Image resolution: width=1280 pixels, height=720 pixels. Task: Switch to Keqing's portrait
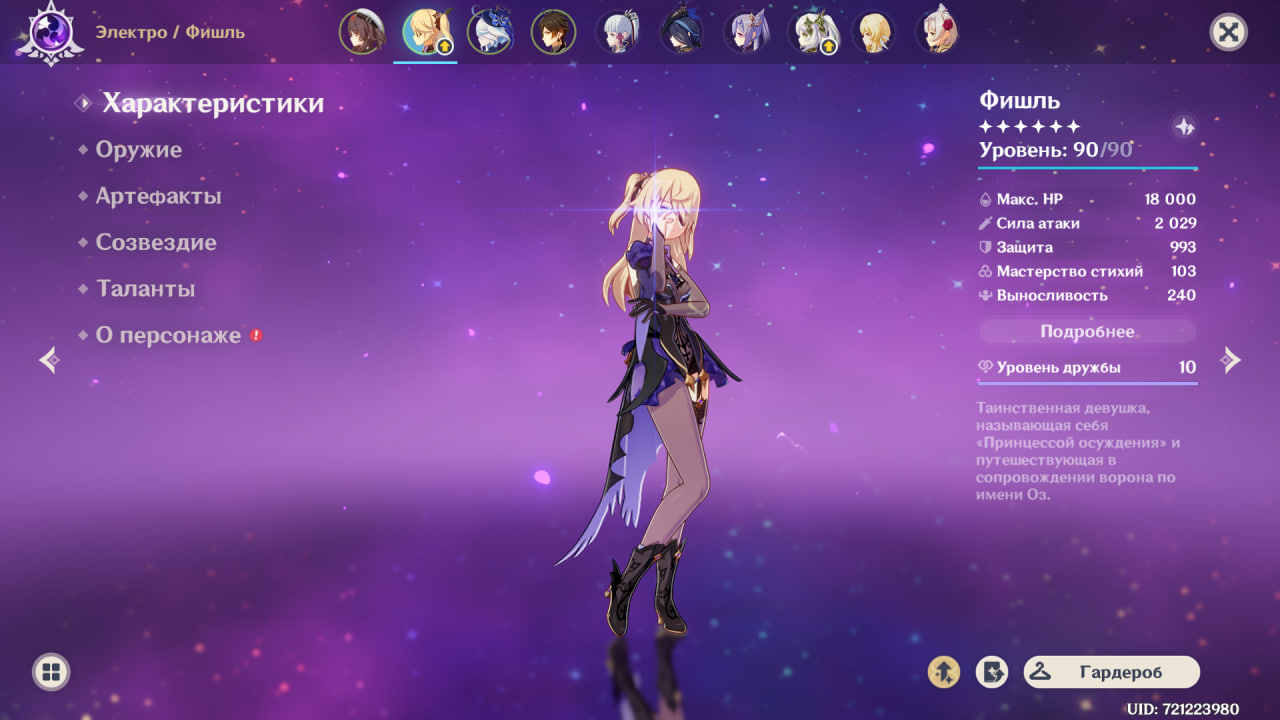pyautogui.click(x=745, y=32)
